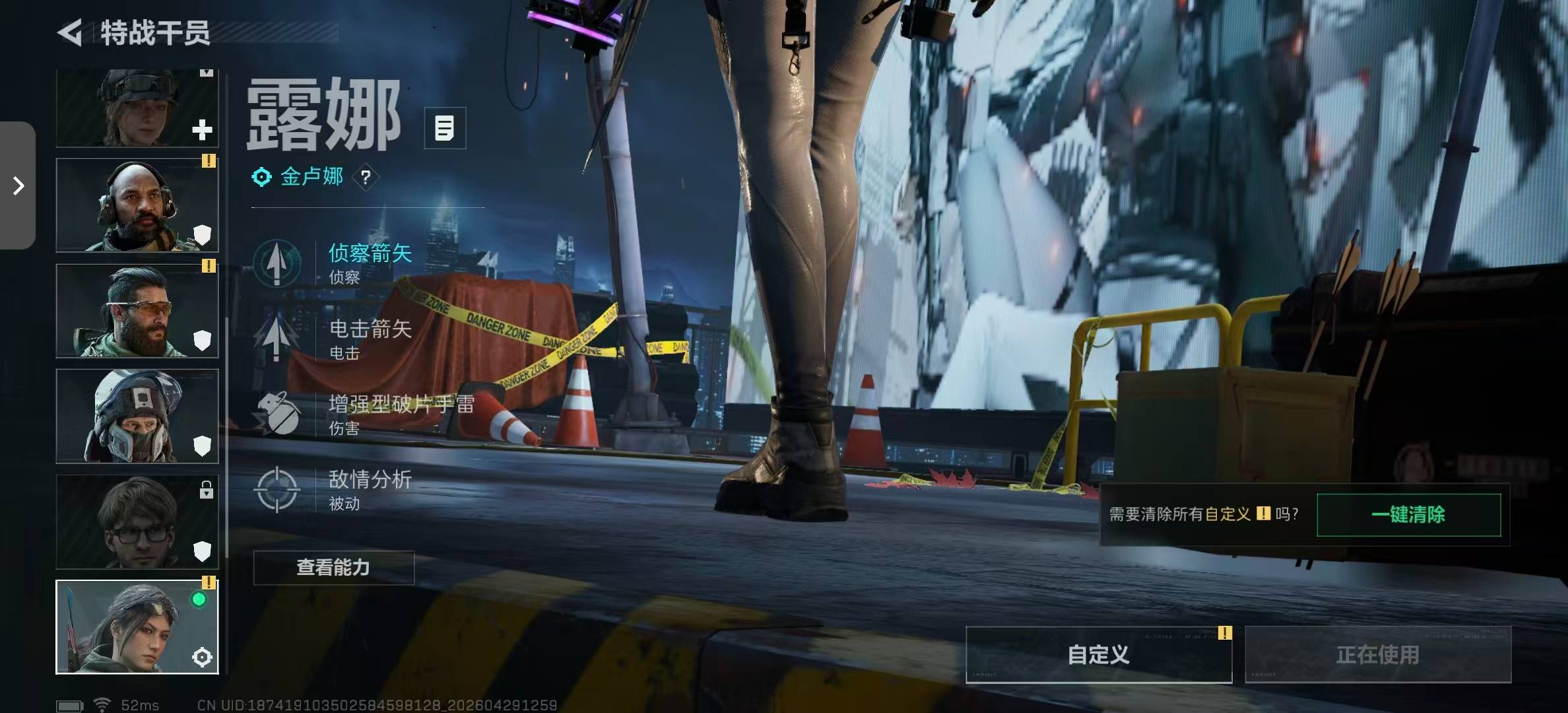Image resolution: width=1568 pixels, height=713 pixels.
Task: Expand the side panel arrow tab
Action: [18, 186]
